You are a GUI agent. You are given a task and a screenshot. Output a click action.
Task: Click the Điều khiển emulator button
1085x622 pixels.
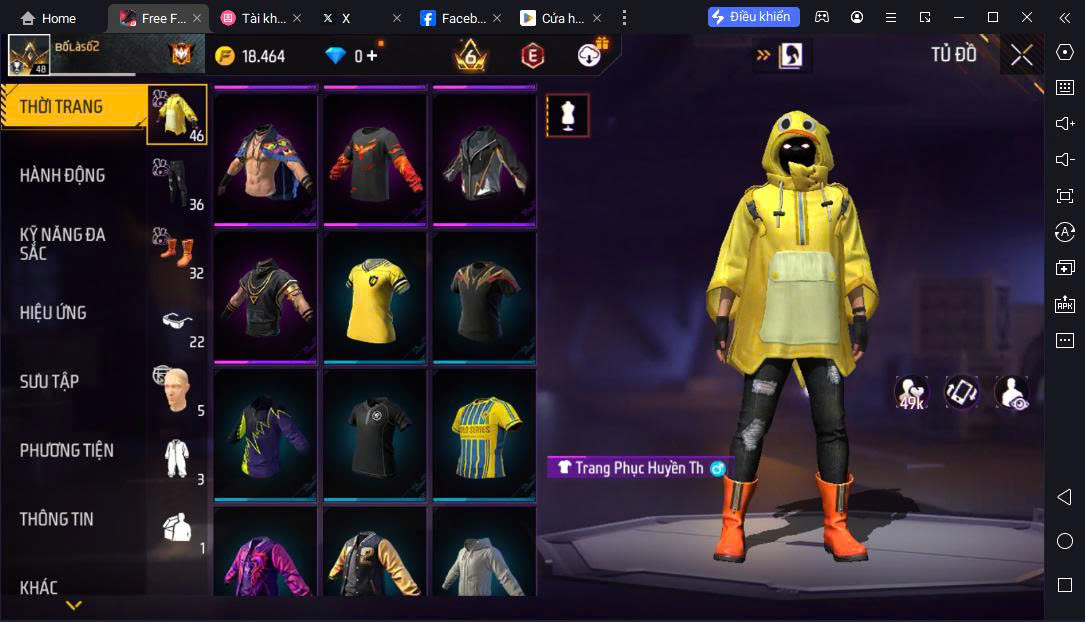(754, 17)
